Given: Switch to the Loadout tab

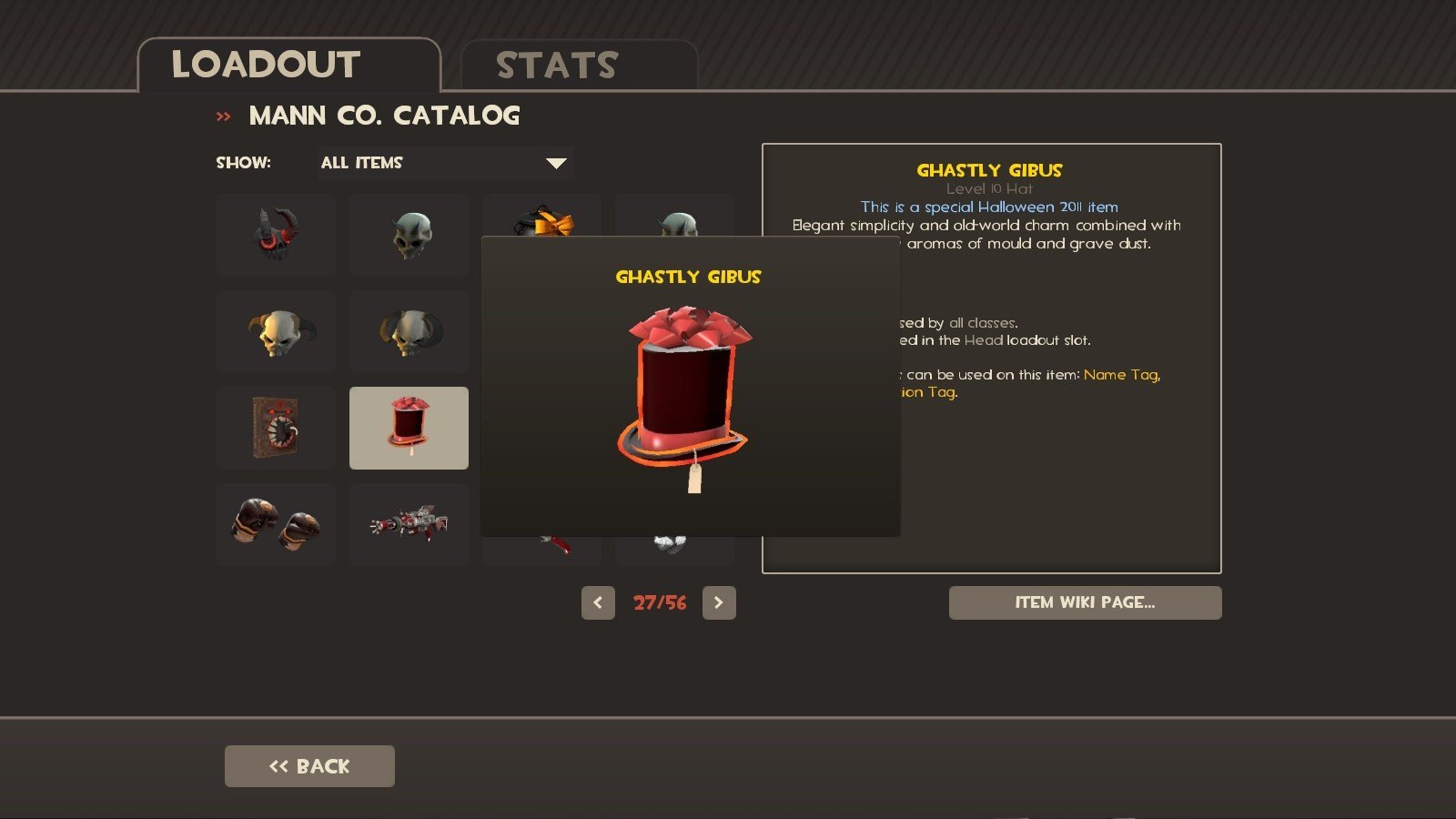Looking at the screenshot, I should pos(288,66).
